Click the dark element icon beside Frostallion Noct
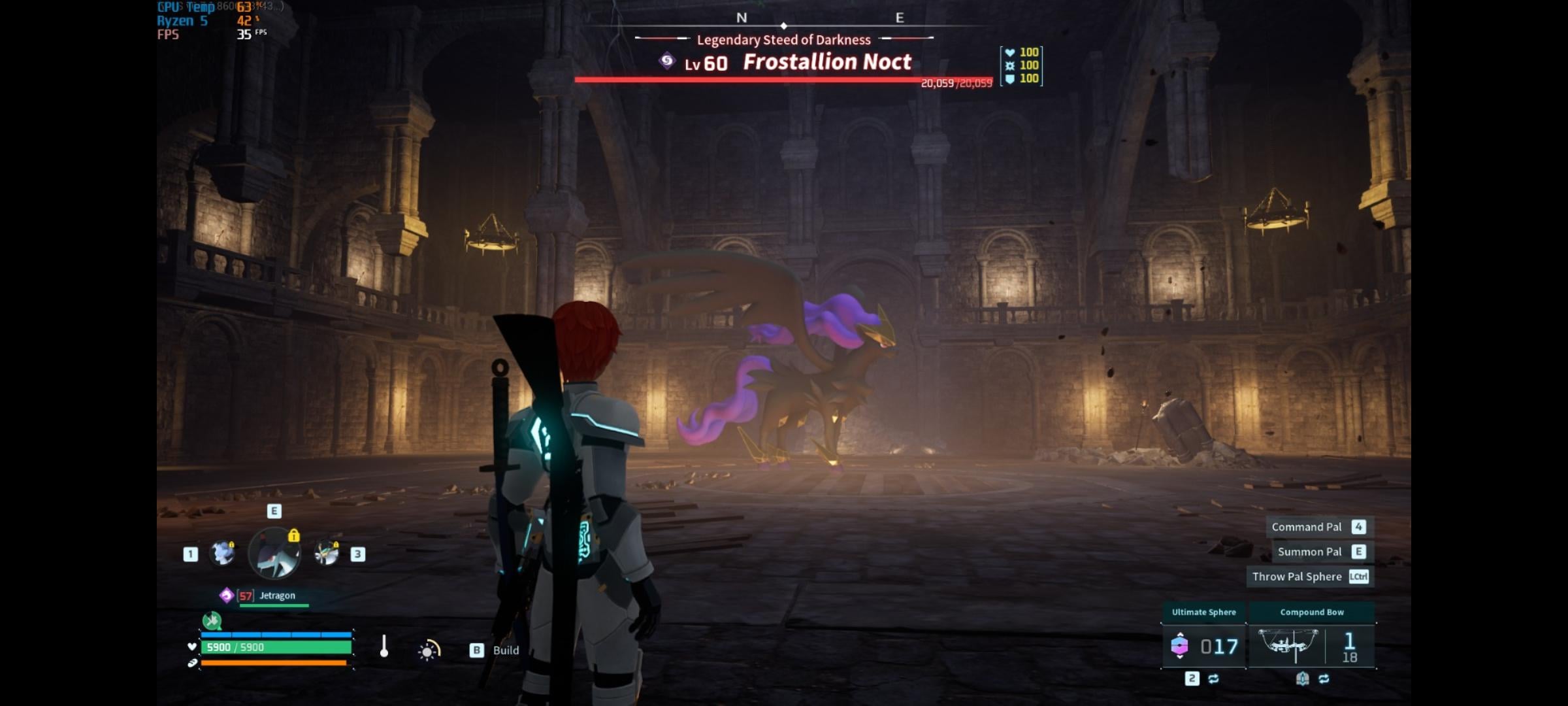The height and width of the screenshot is (706, 1568). click(666, 61)
